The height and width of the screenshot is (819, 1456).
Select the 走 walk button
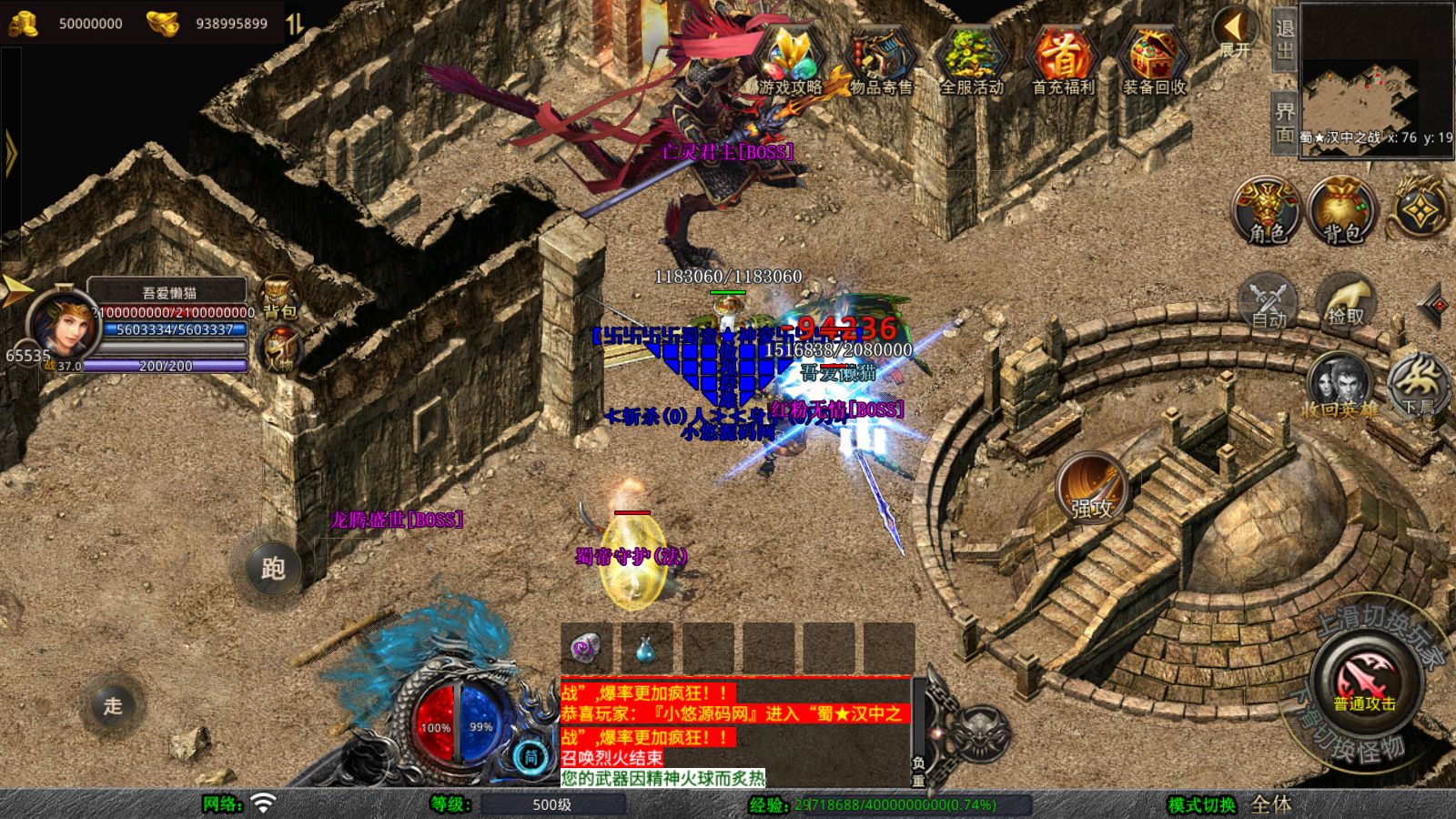pos(113,704)
